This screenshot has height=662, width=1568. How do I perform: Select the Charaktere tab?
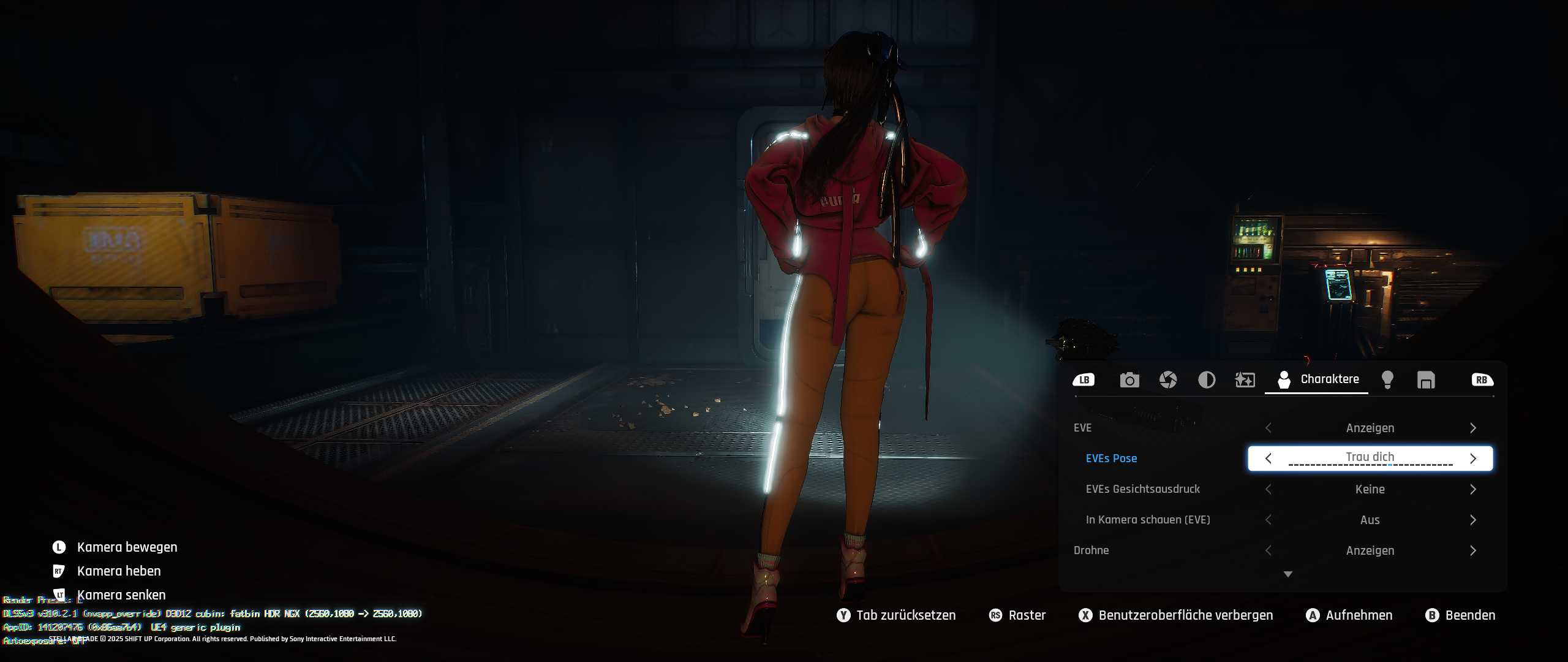1317,379
